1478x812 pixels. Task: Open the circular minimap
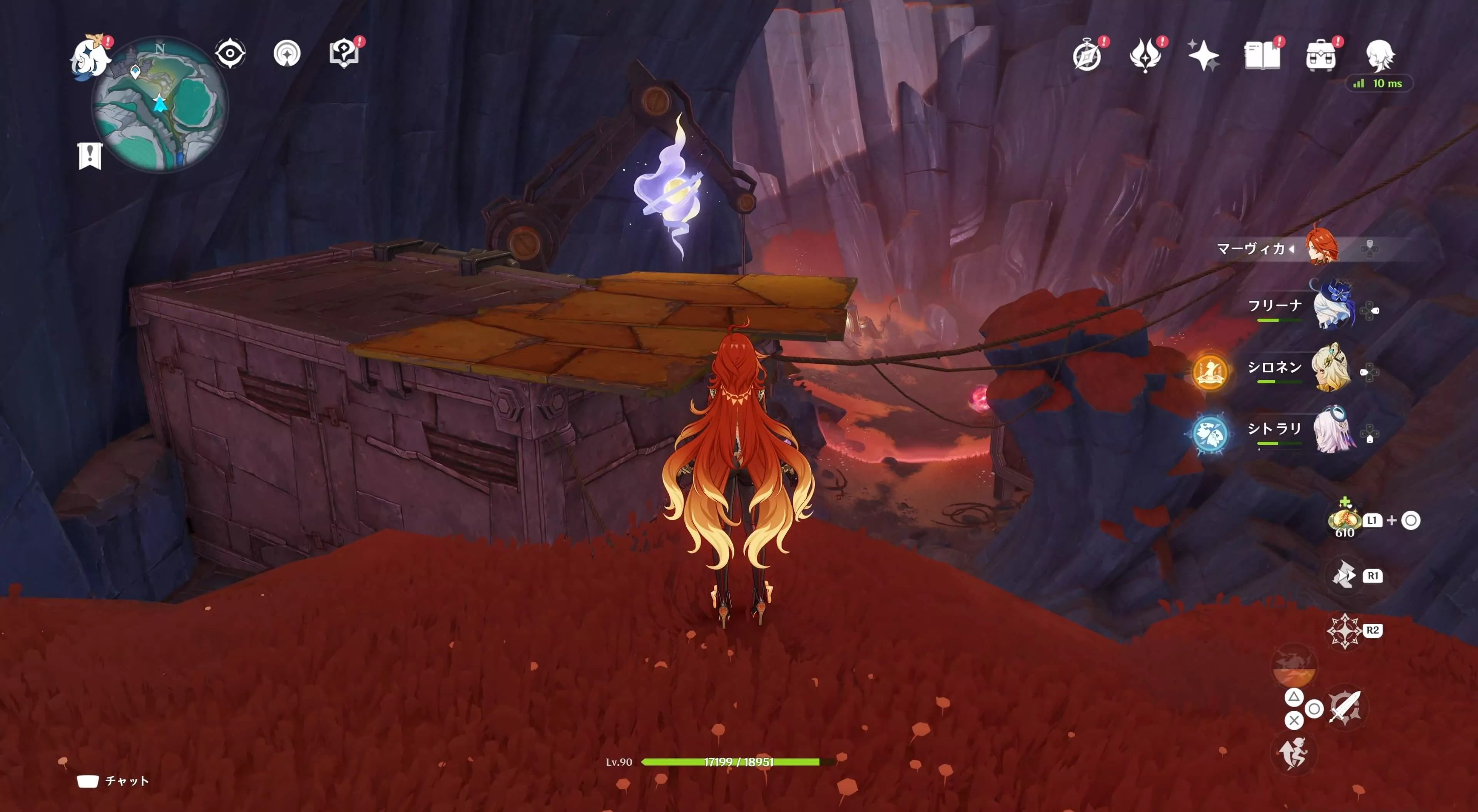tap(160, 104)
